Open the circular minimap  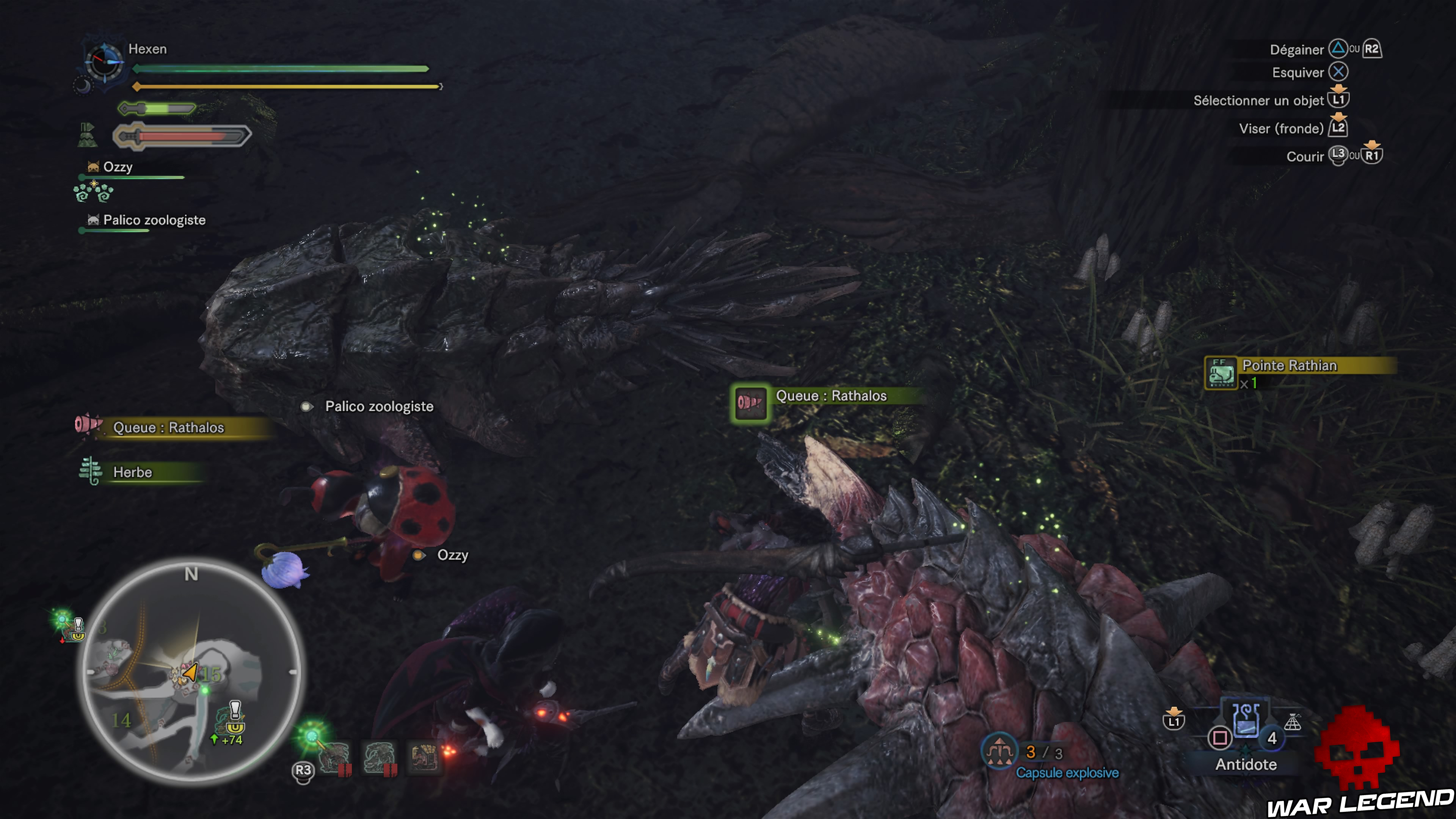[191, 671]
